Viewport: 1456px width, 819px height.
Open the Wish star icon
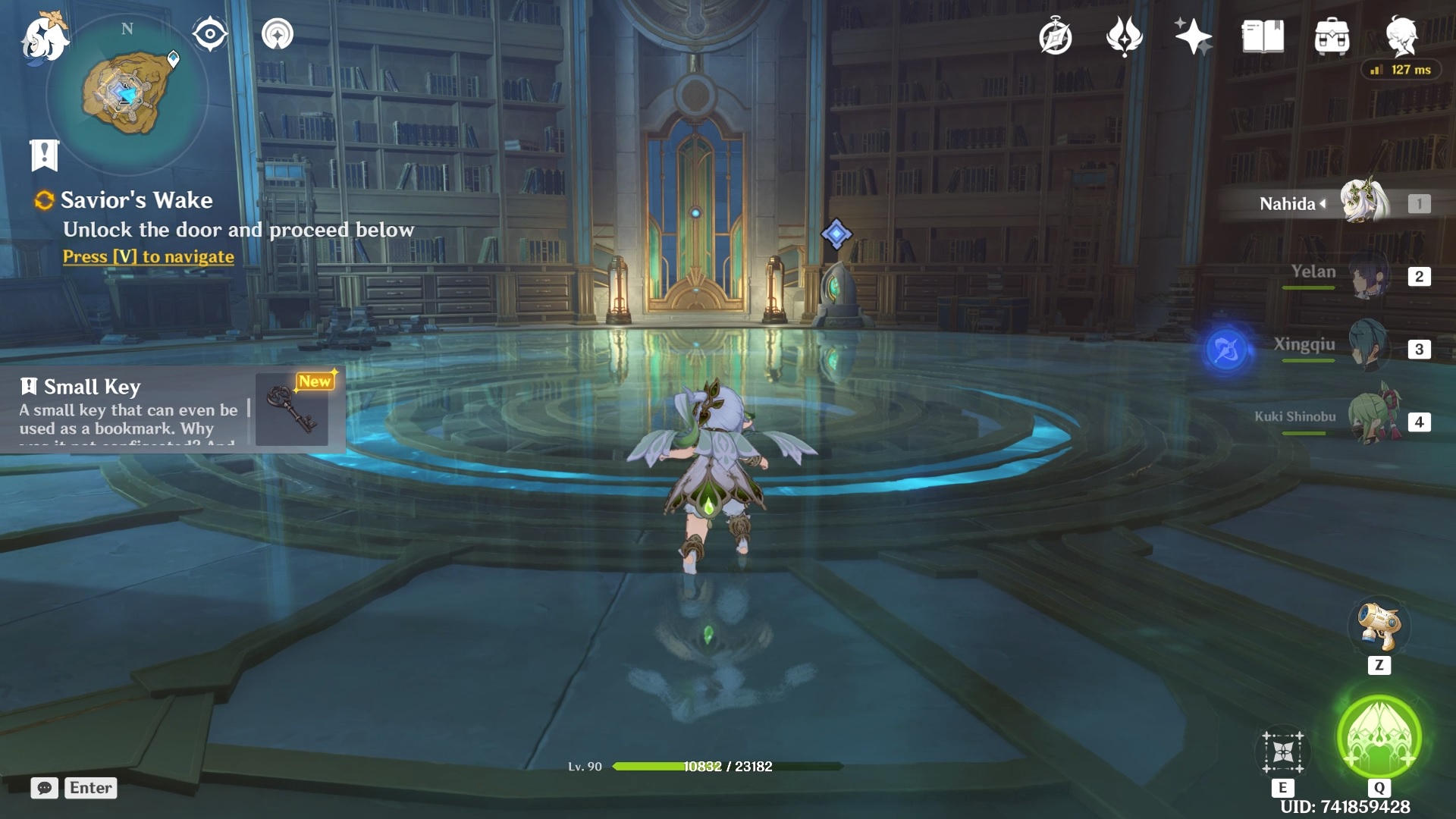(x=1192, y=36)
